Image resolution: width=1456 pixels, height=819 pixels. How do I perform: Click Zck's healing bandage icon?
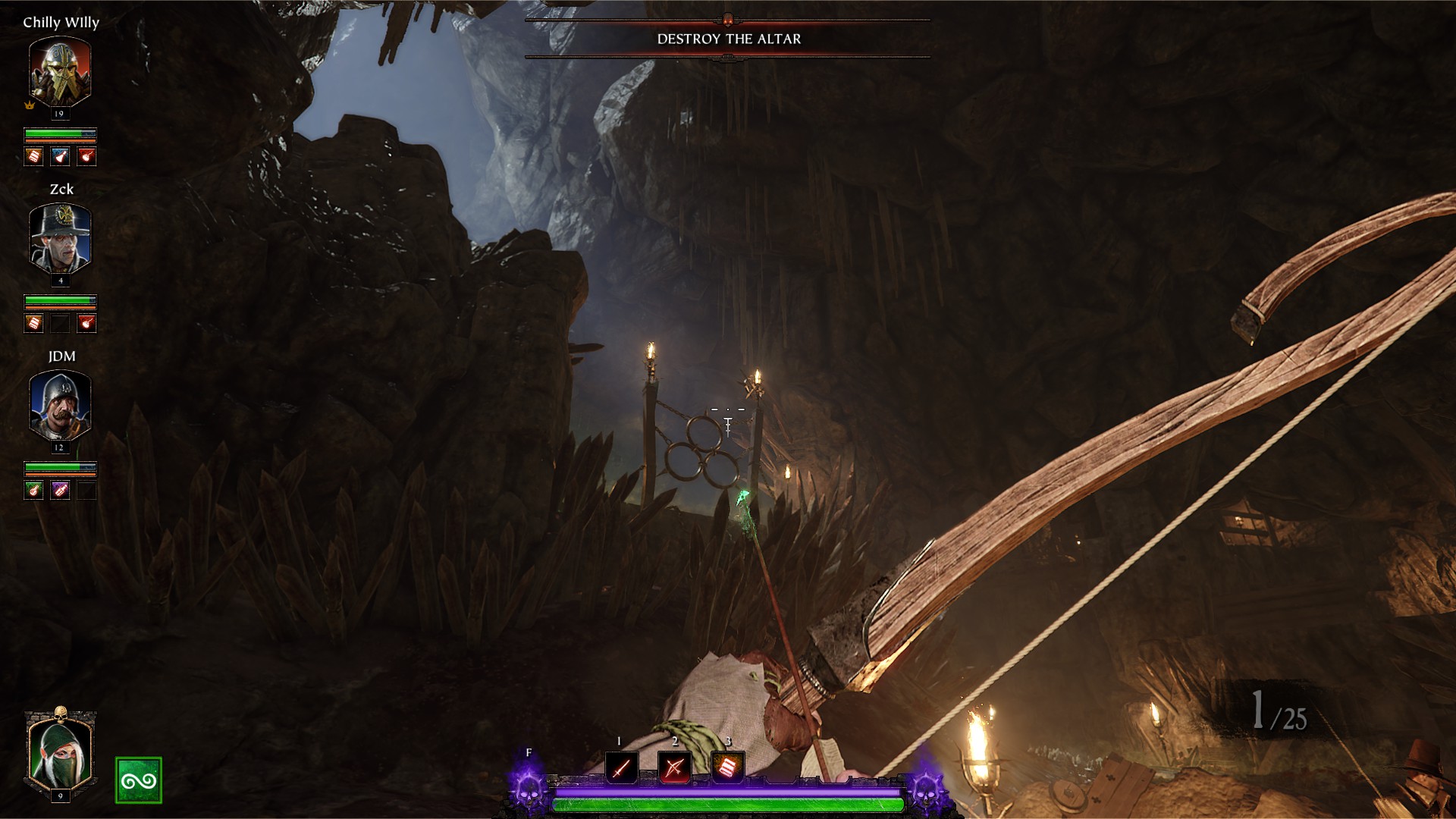tap(33, 323)
